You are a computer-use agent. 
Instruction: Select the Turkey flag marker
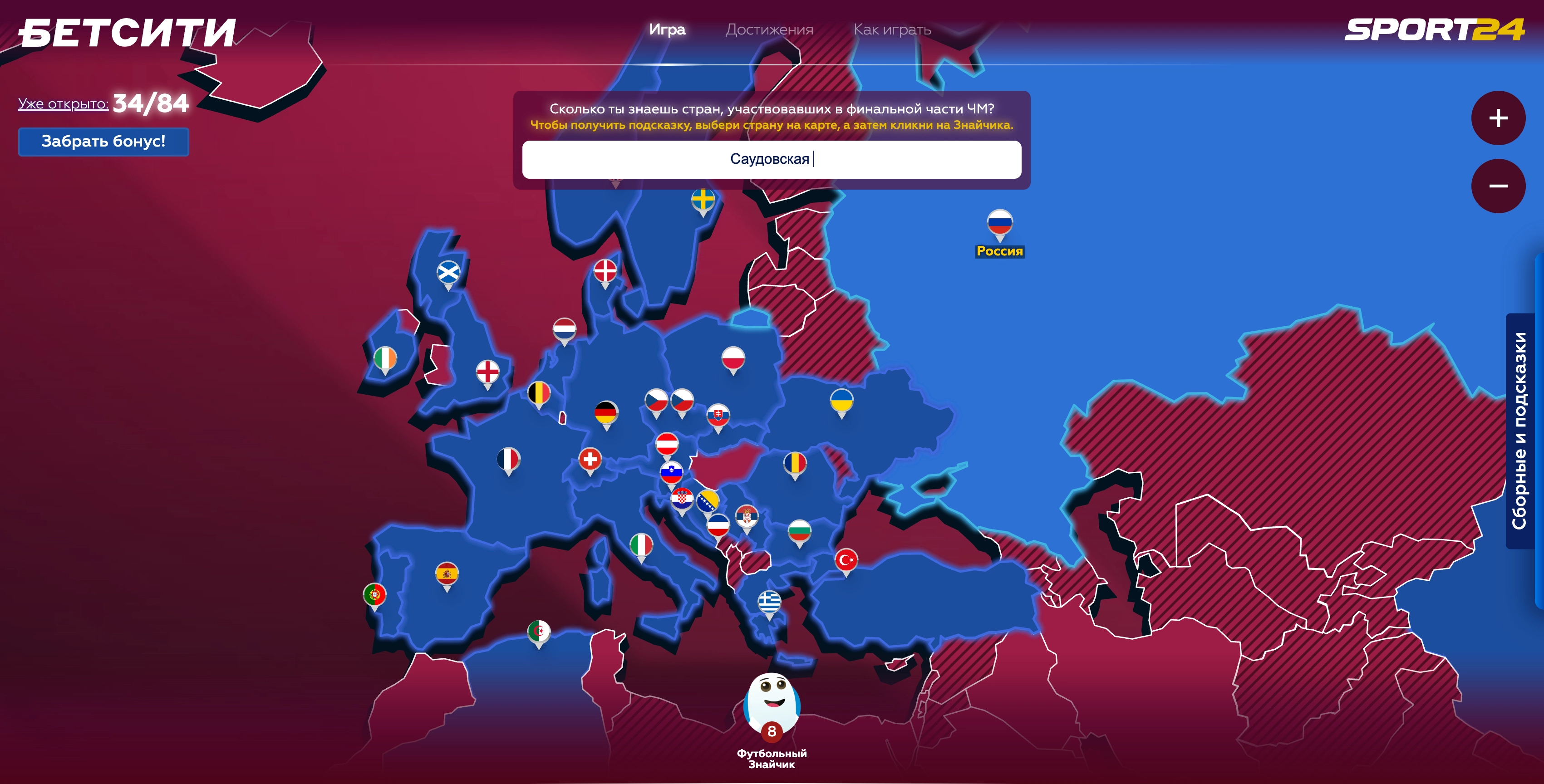(x=846, y=560)
